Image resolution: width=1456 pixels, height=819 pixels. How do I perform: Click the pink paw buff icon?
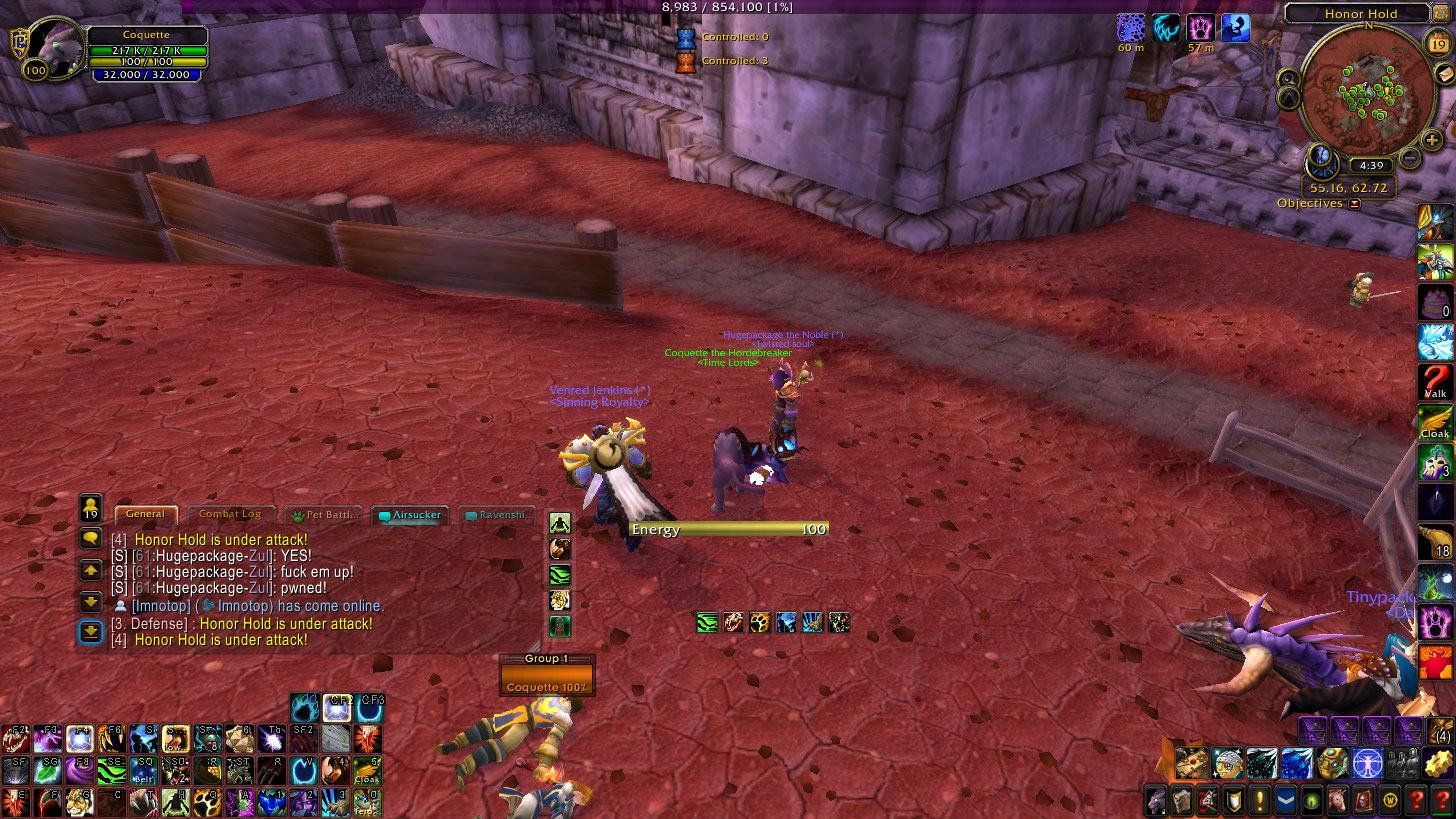[1198, 28]
